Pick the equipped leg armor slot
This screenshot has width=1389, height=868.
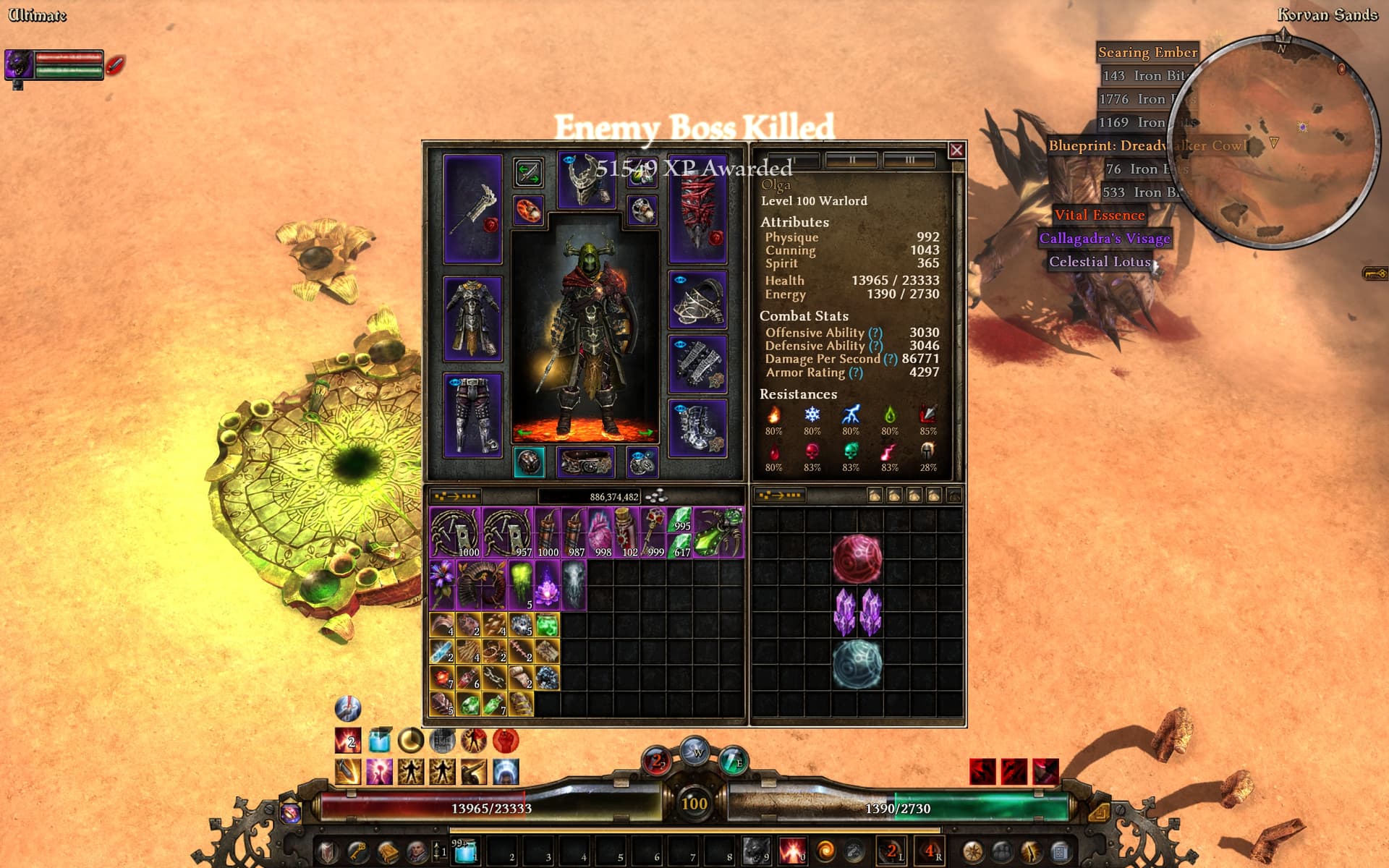pos(472,416)
